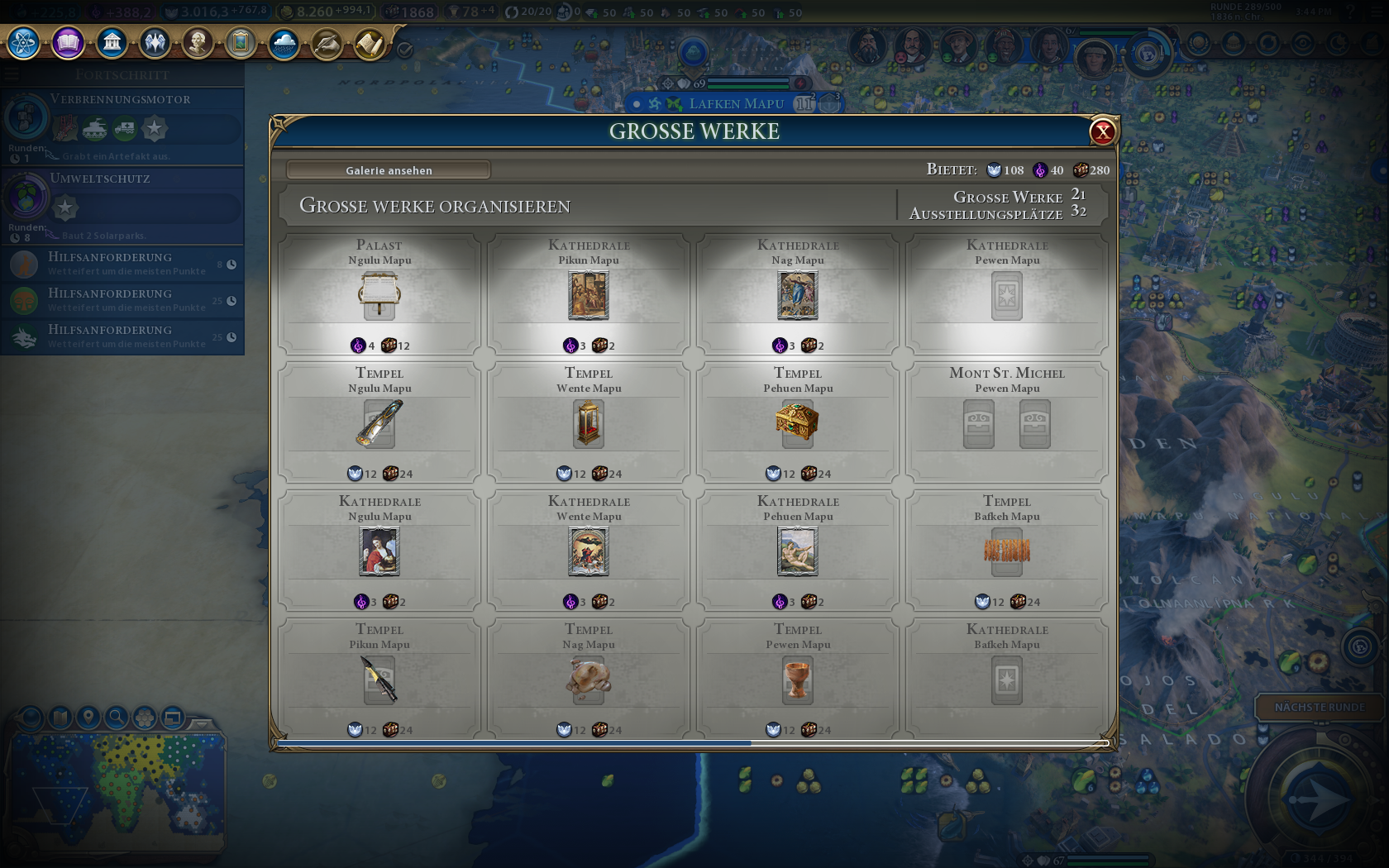
Task: Select the painting in Kathedrale Pehuen Mapu
Action: pyautogui.click(x=798, y=552)
